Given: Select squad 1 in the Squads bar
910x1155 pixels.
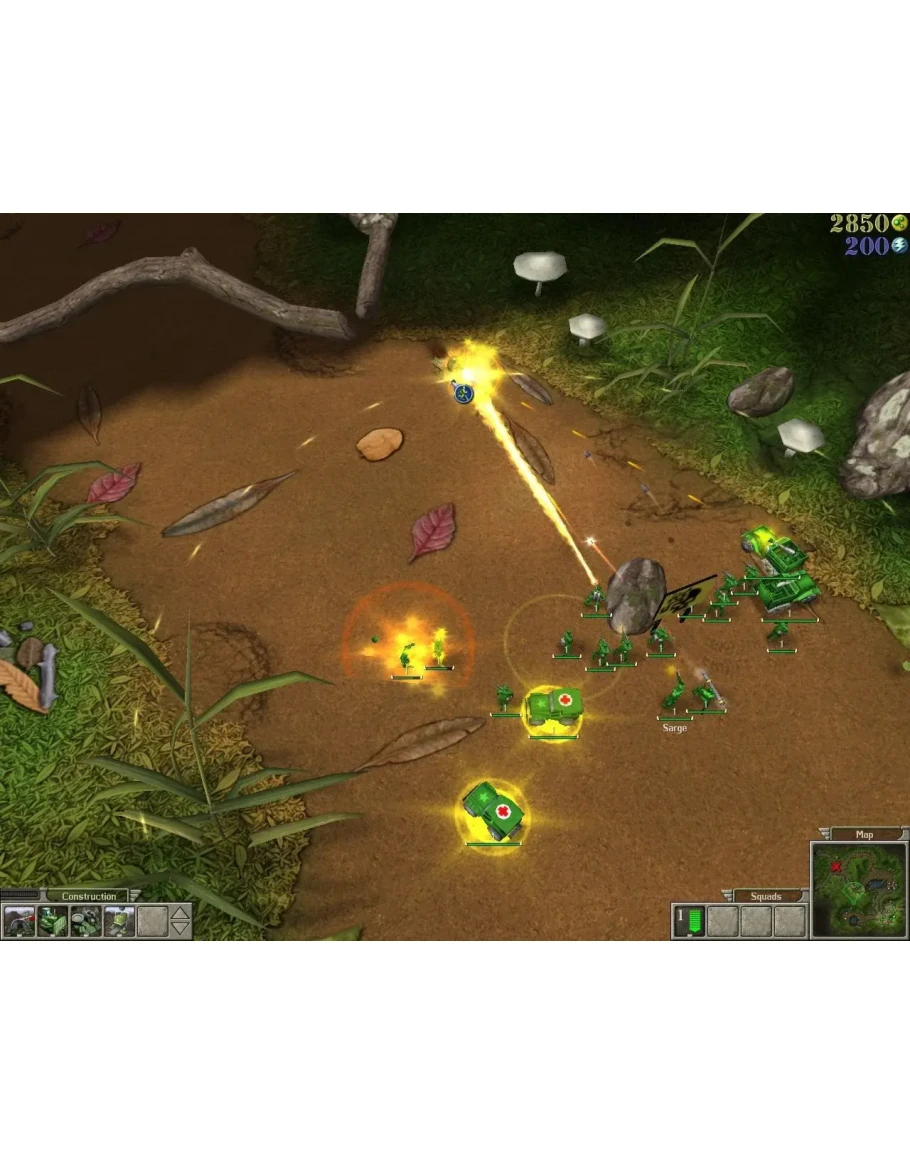Looking at the screenshot, I should pos(690,921).
